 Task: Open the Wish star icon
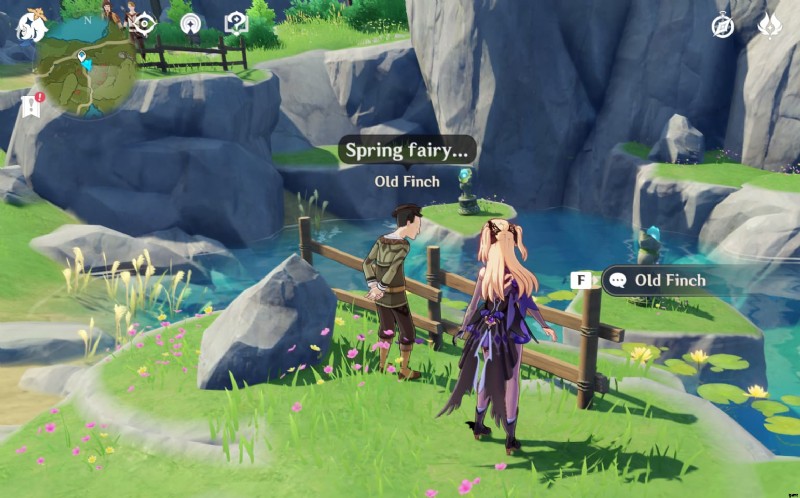[x=190, y=24]
